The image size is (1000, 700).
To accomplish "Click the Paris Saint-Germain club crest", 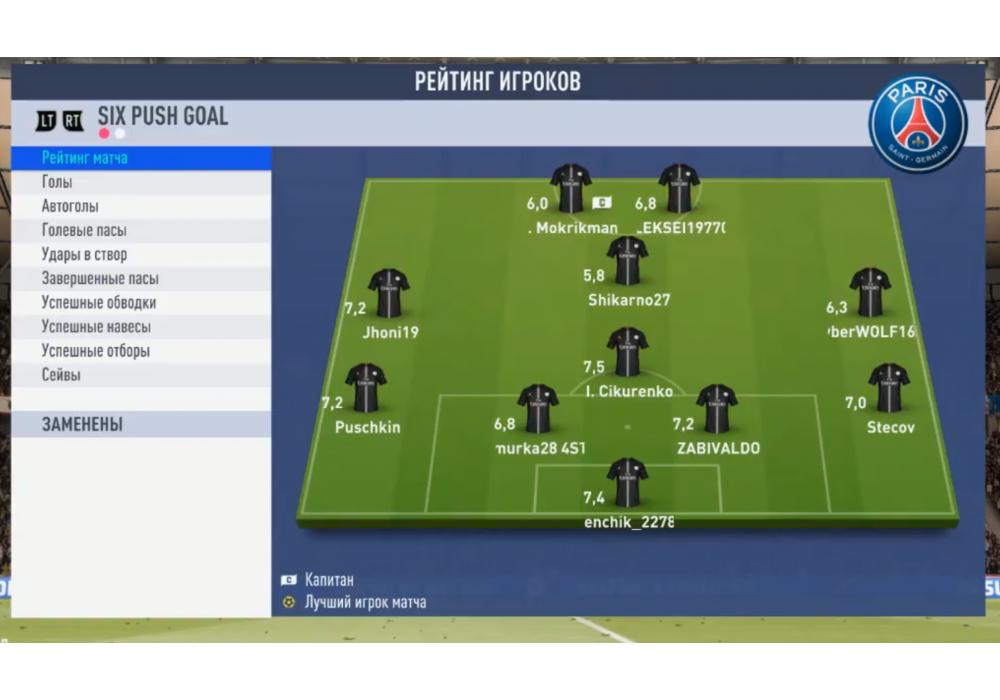I will 917,121.
